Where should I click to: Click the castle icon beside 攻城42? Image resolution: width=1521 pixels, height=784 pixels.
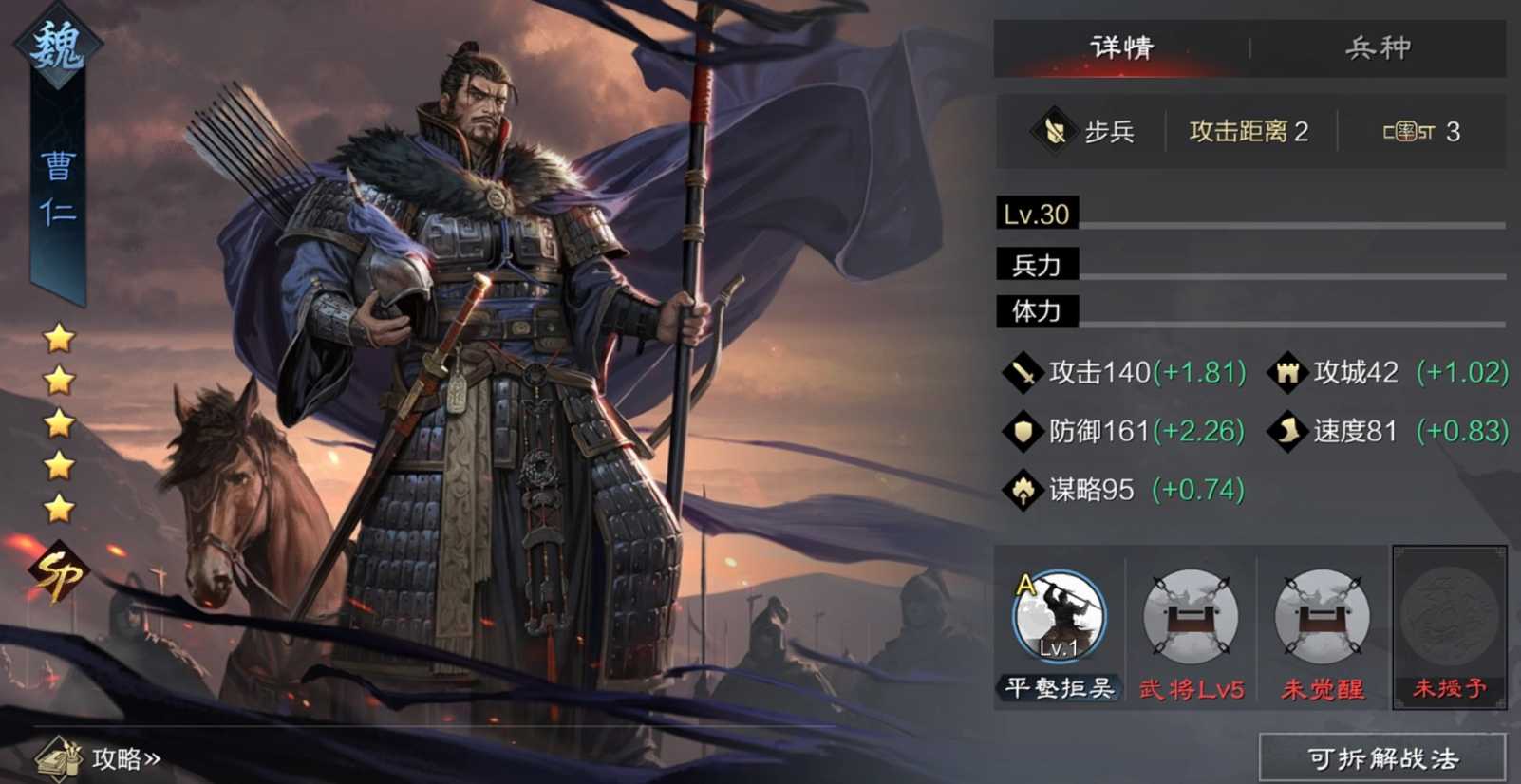pos(1287,372)
